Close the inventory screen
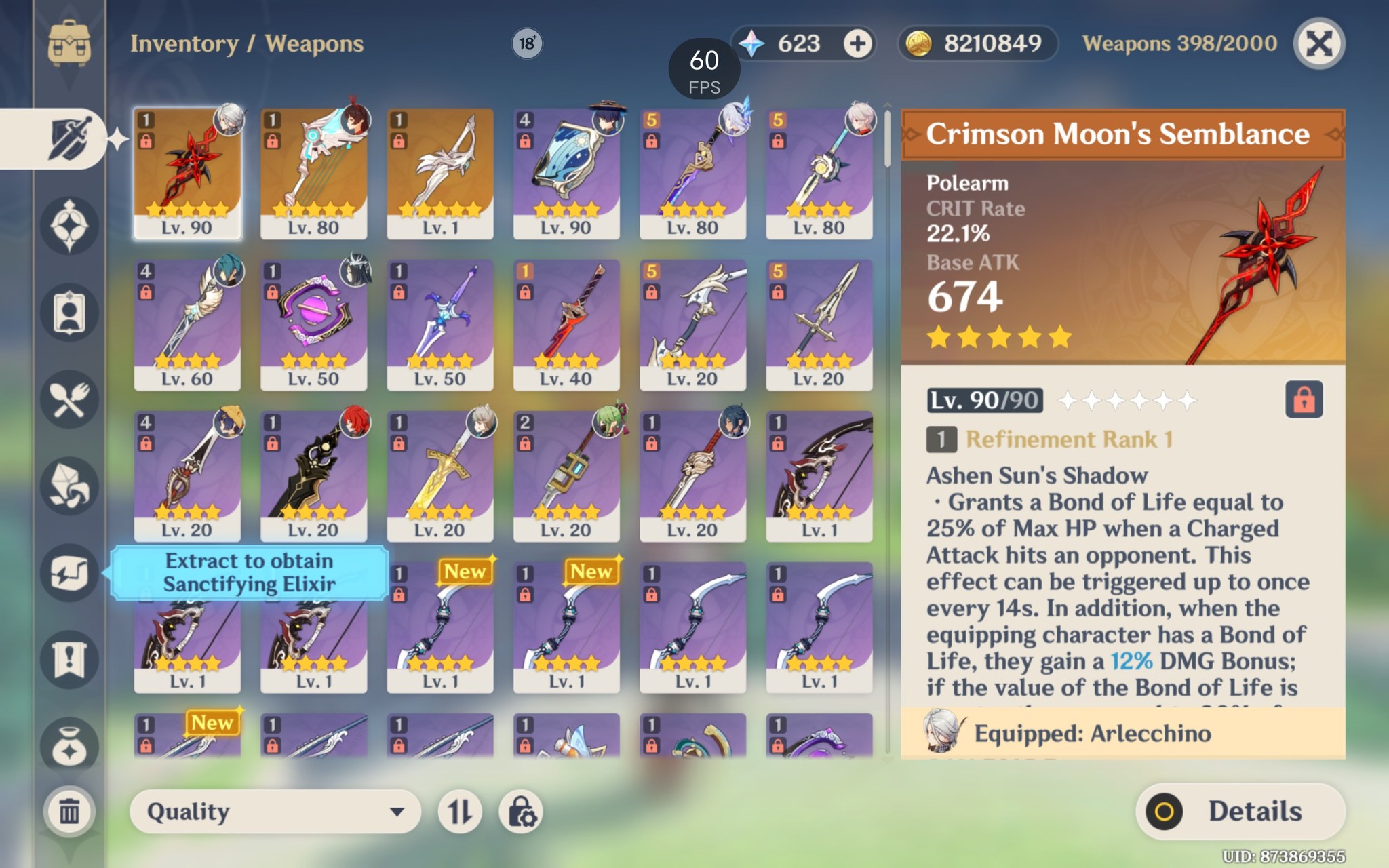The width and height of the screenshot is (1389, 868). 1318,45
